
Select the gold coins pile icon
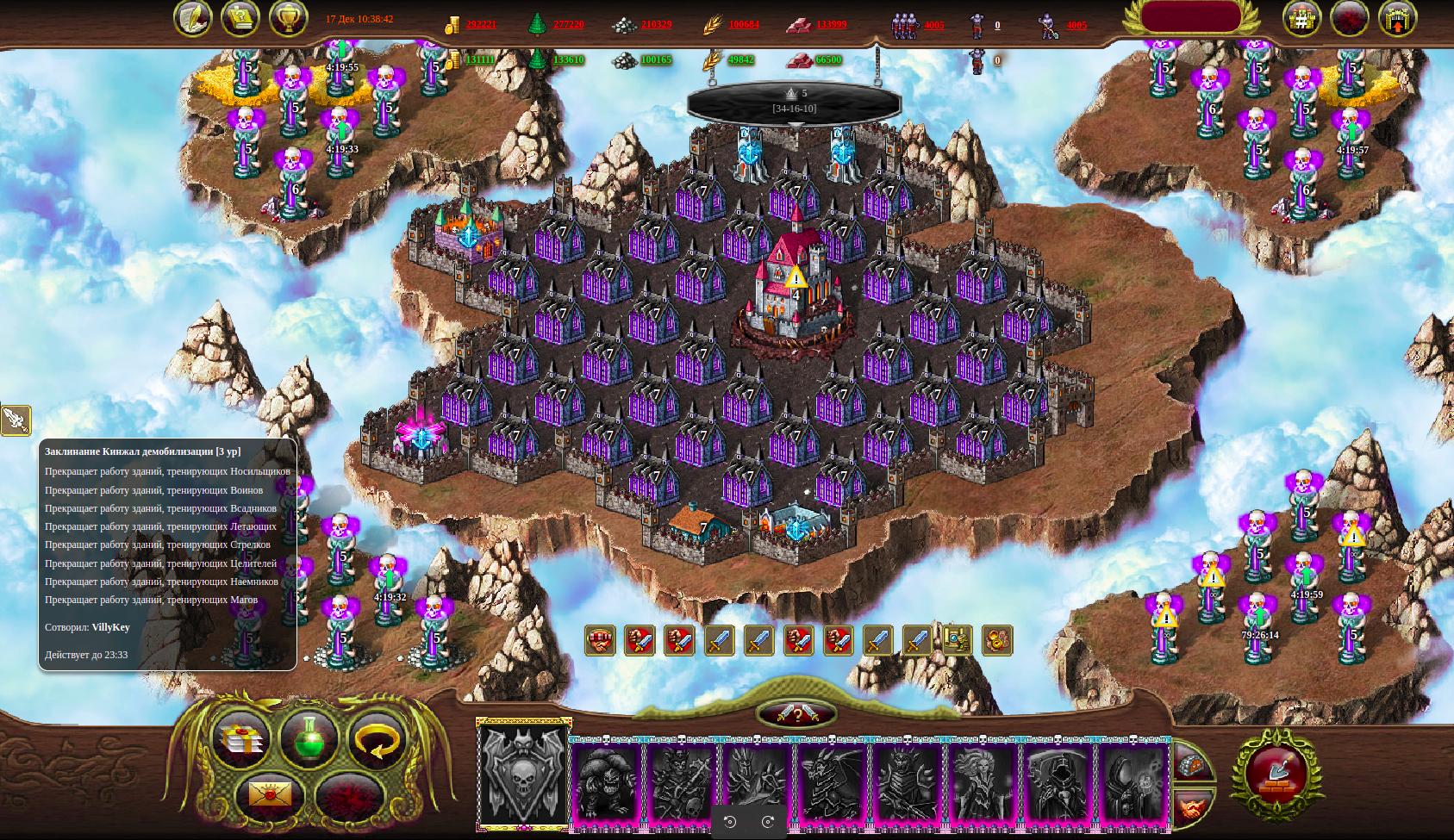coord(996,641)
